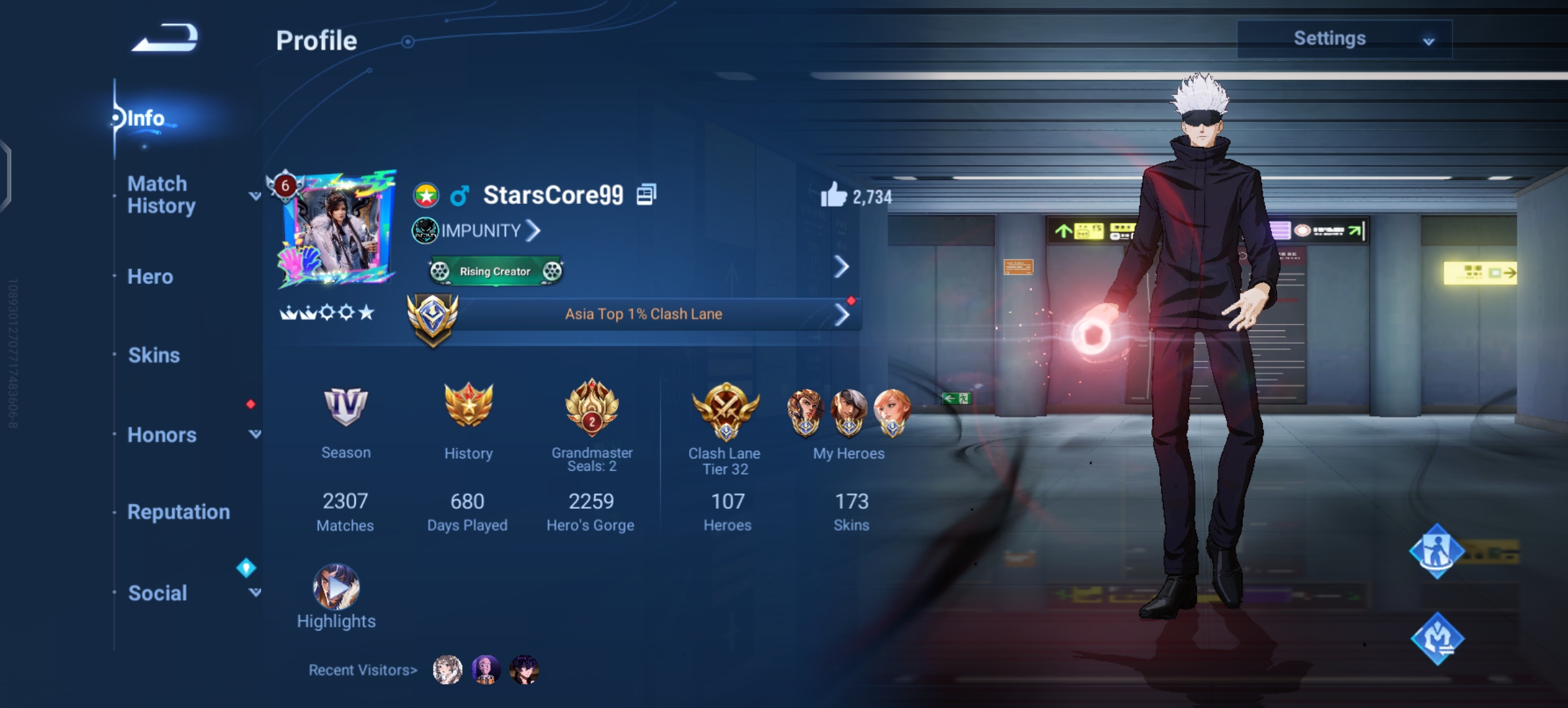Open the Settings dropdown

[1344, 39]
